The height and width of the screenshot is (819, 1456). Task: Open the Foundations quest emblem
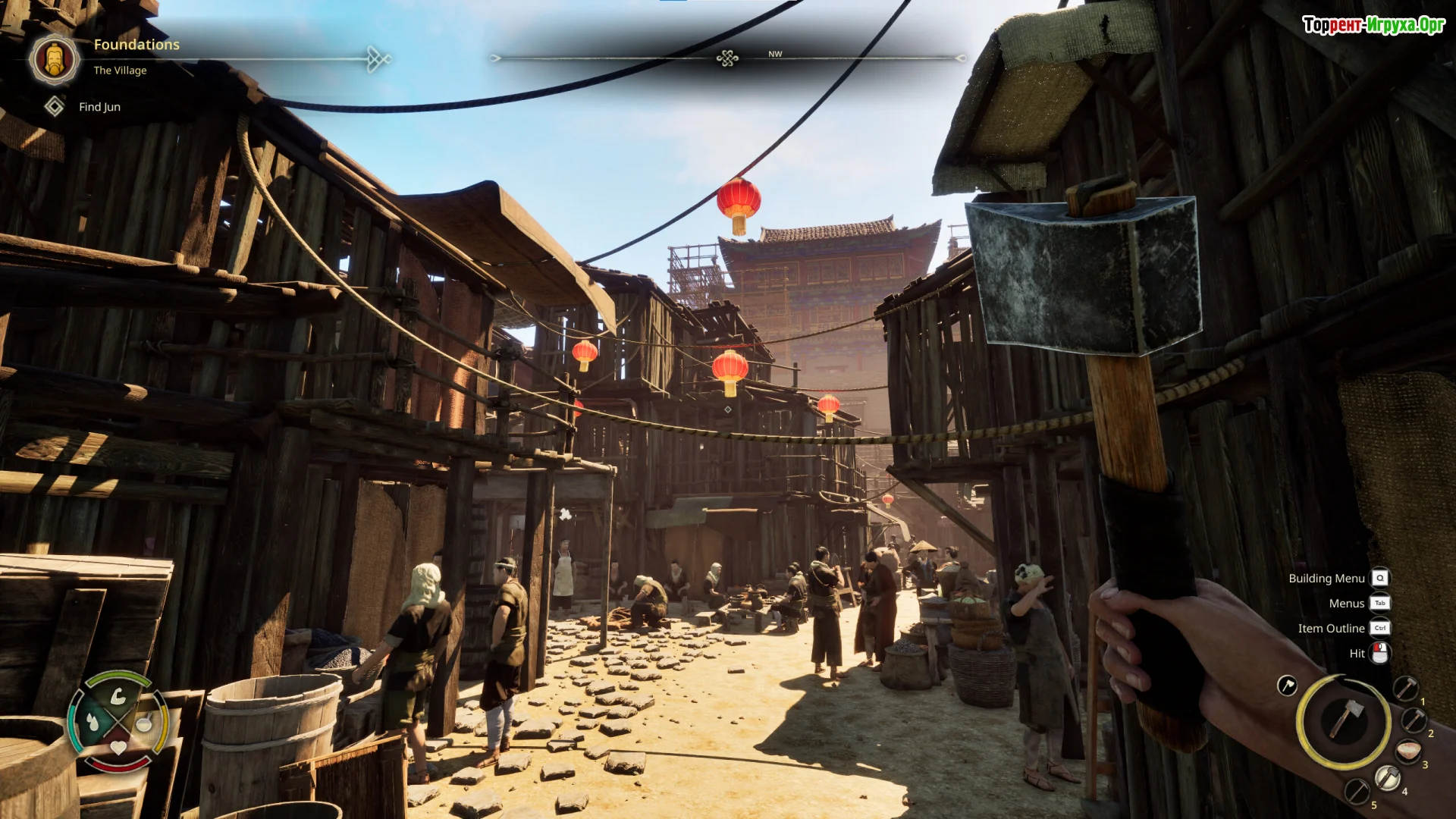tap(55, 58)
